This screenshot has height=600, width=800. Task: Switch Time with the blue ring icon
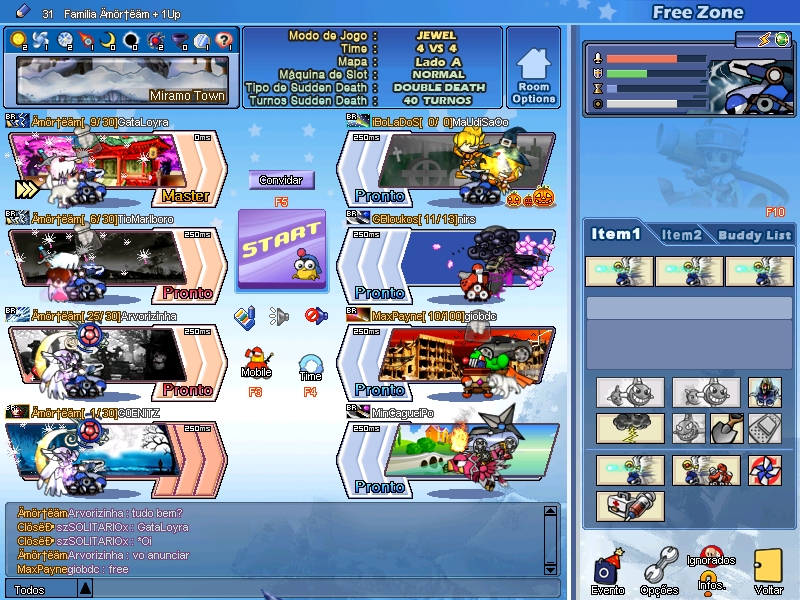(x=311, y=363)
